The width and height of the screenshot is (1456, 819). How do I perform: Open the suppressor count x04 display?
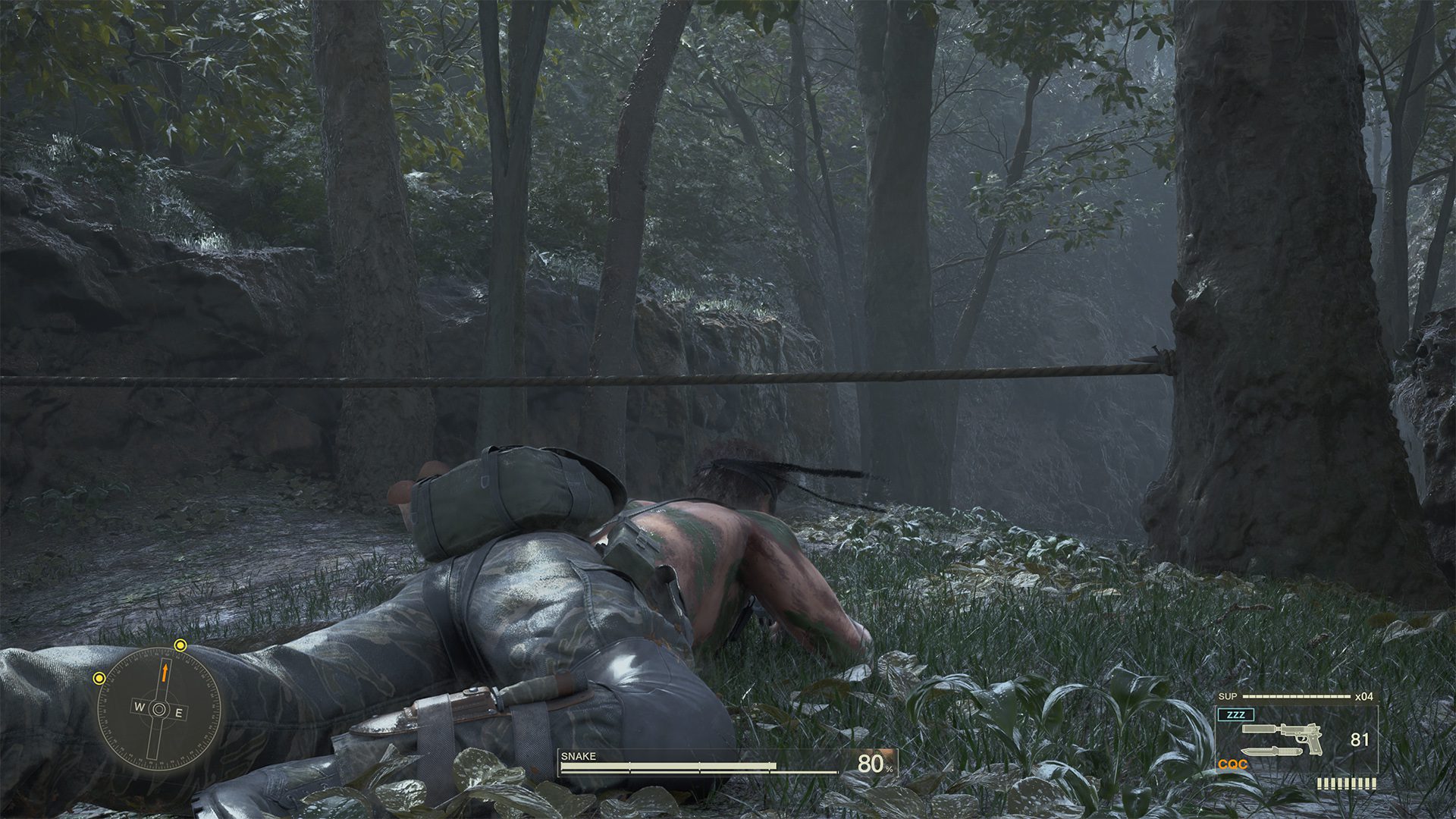coord(1364,696)
